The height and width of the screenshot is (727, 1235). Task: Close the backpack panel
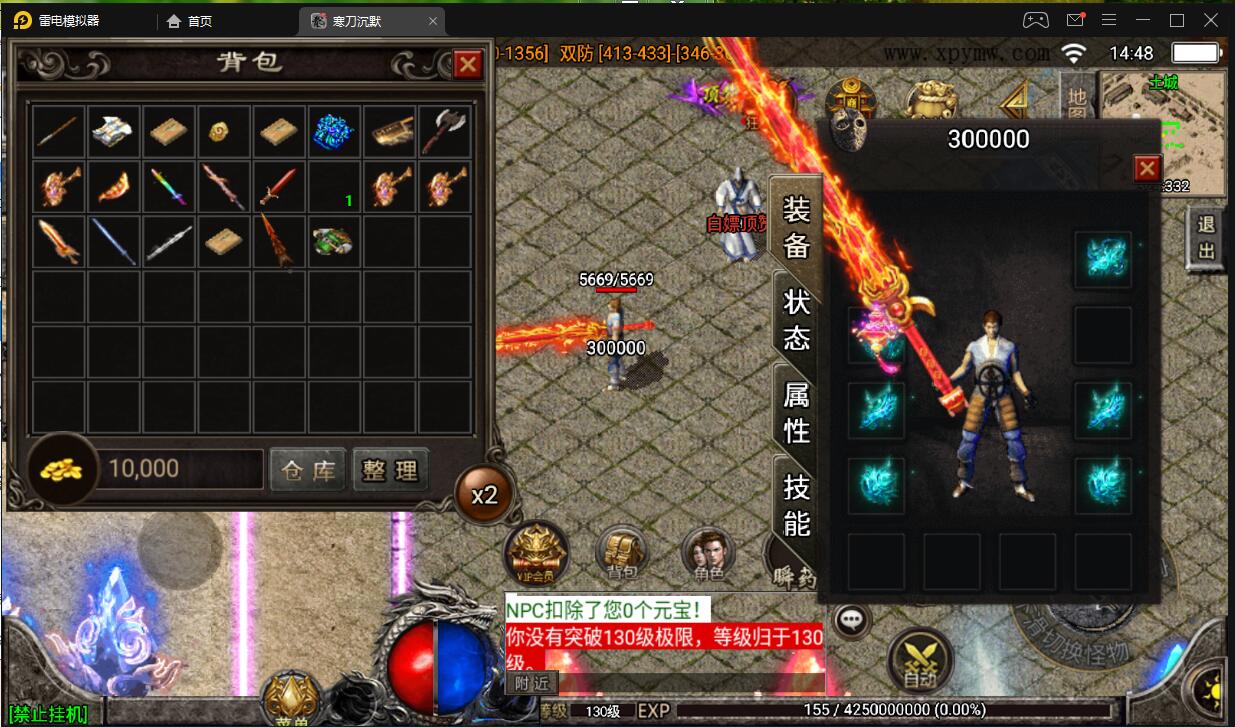point(468,65)
